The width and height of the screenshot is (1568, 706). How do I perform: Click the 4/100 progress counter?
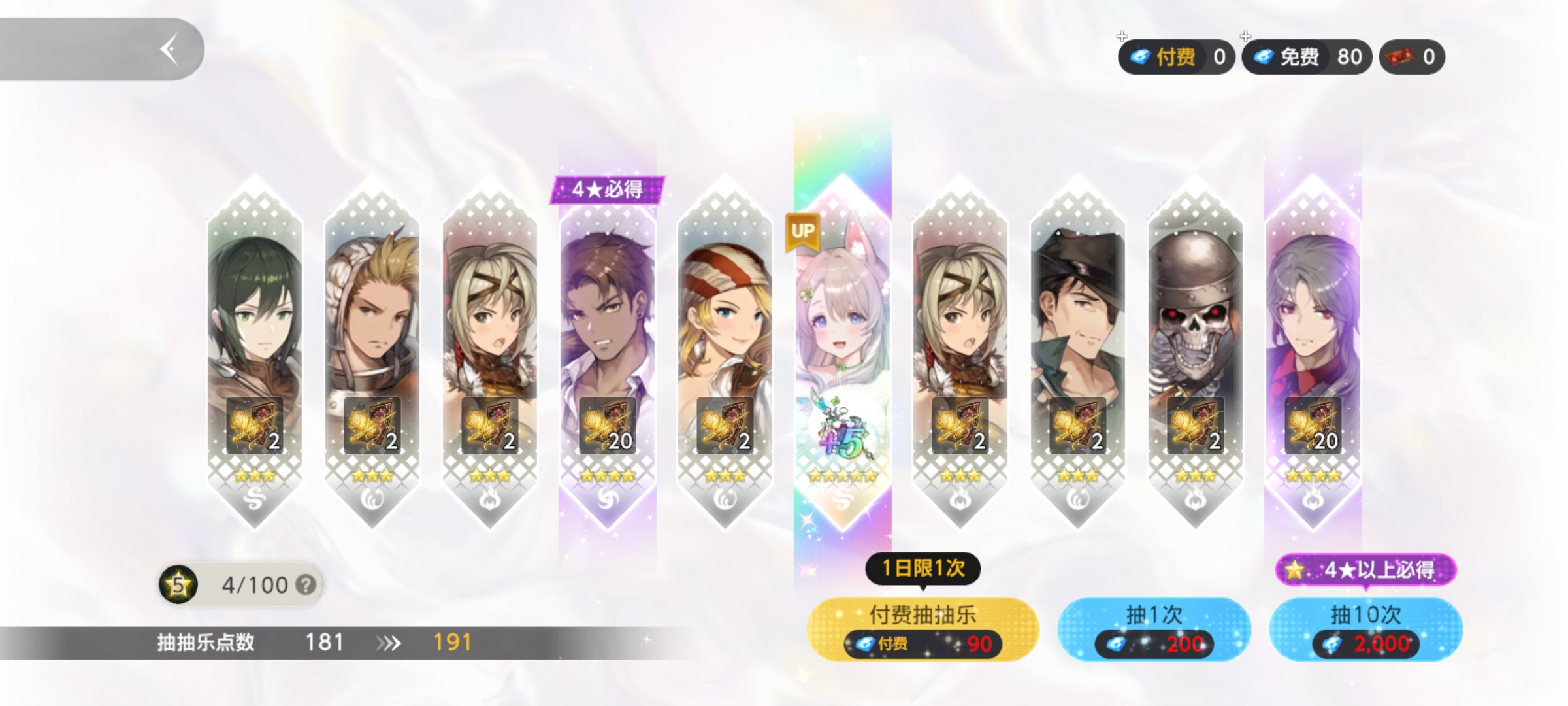(x=255, y=583)
